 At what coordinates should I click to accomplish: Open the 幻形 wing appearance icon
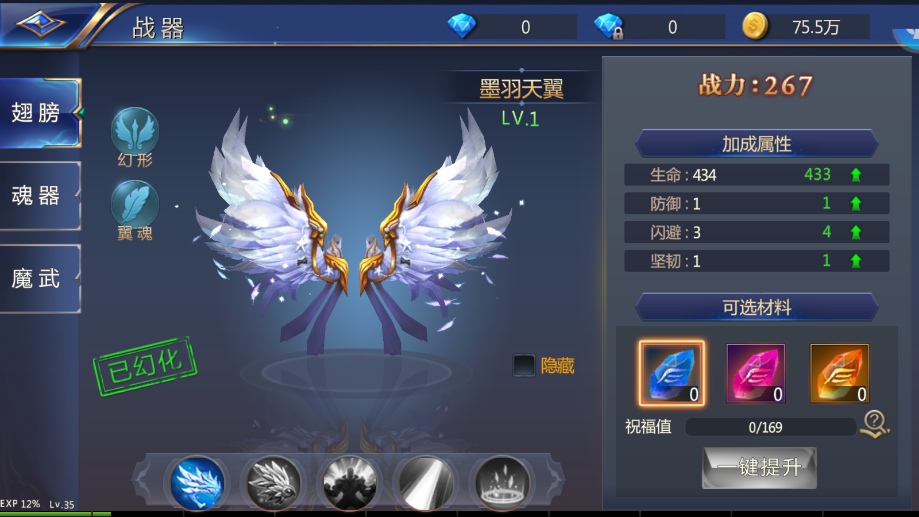pyautogui.click(x=135, y=131)
